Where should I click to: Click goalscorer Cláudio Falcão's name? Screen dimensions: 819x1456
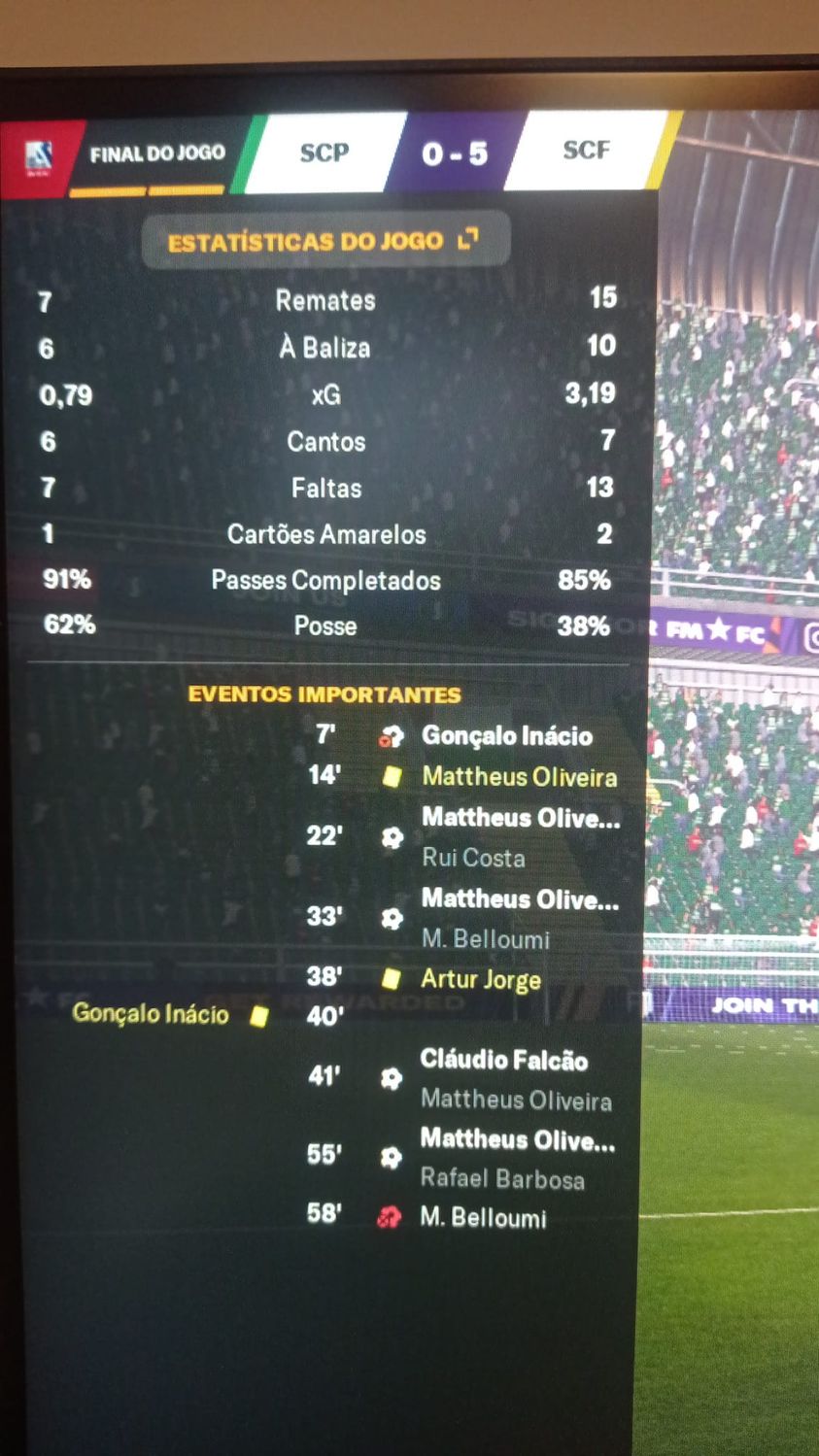click(x=503, y=1059)
